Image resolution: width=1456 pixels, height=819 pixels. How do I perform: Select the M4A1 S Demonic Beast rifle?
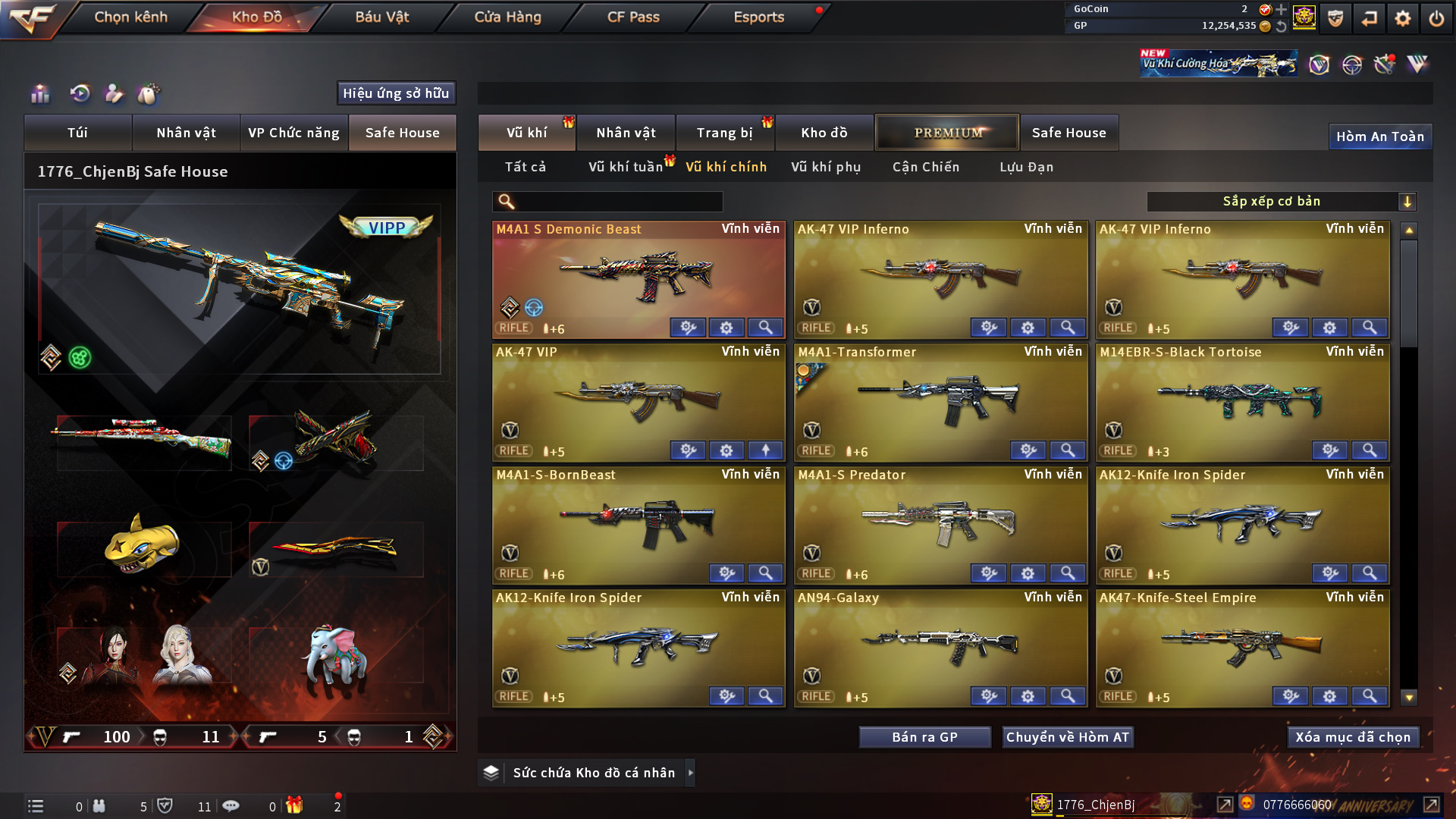click(639, 277)
